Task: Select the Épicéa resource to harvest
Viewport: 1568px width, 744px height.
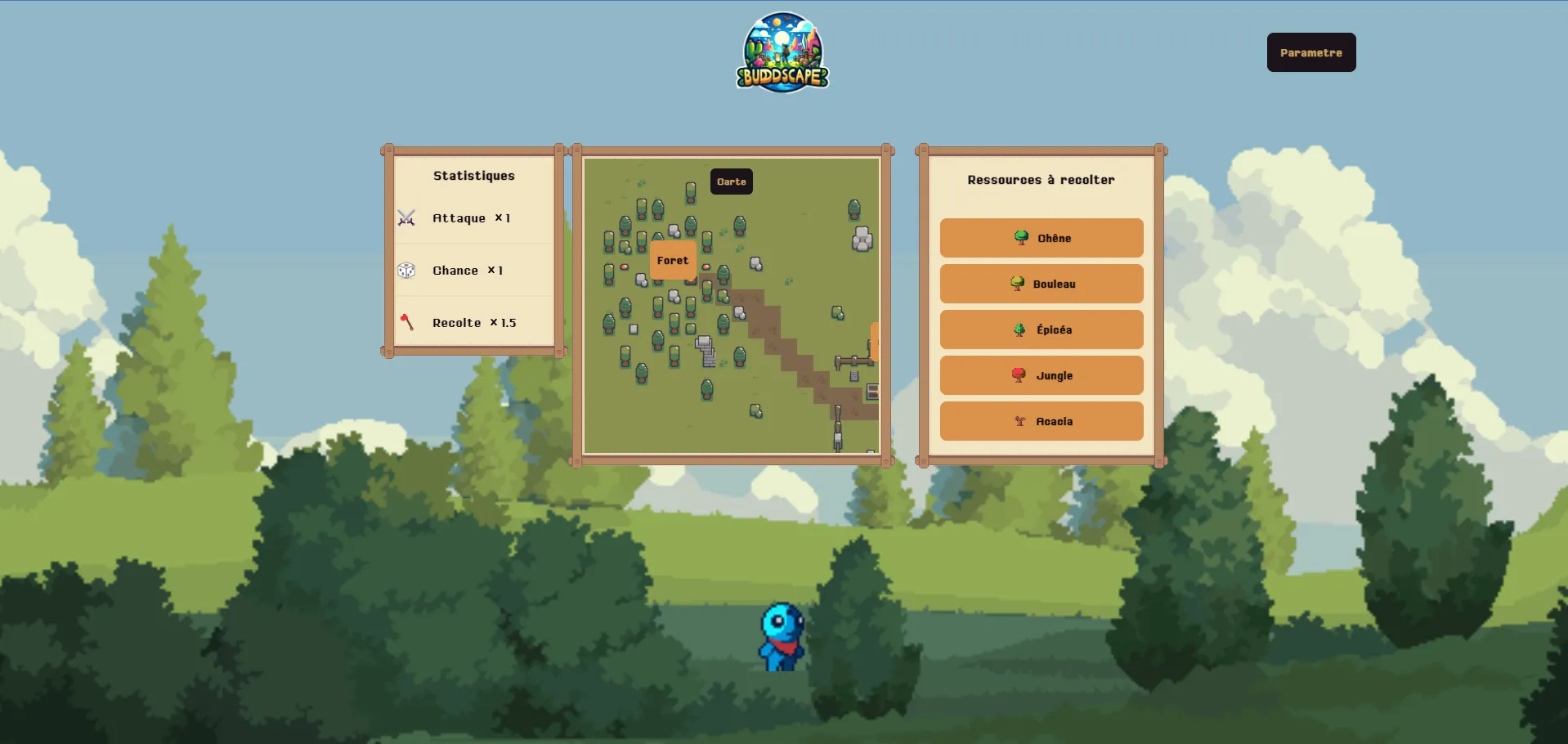Action: 1042,329
